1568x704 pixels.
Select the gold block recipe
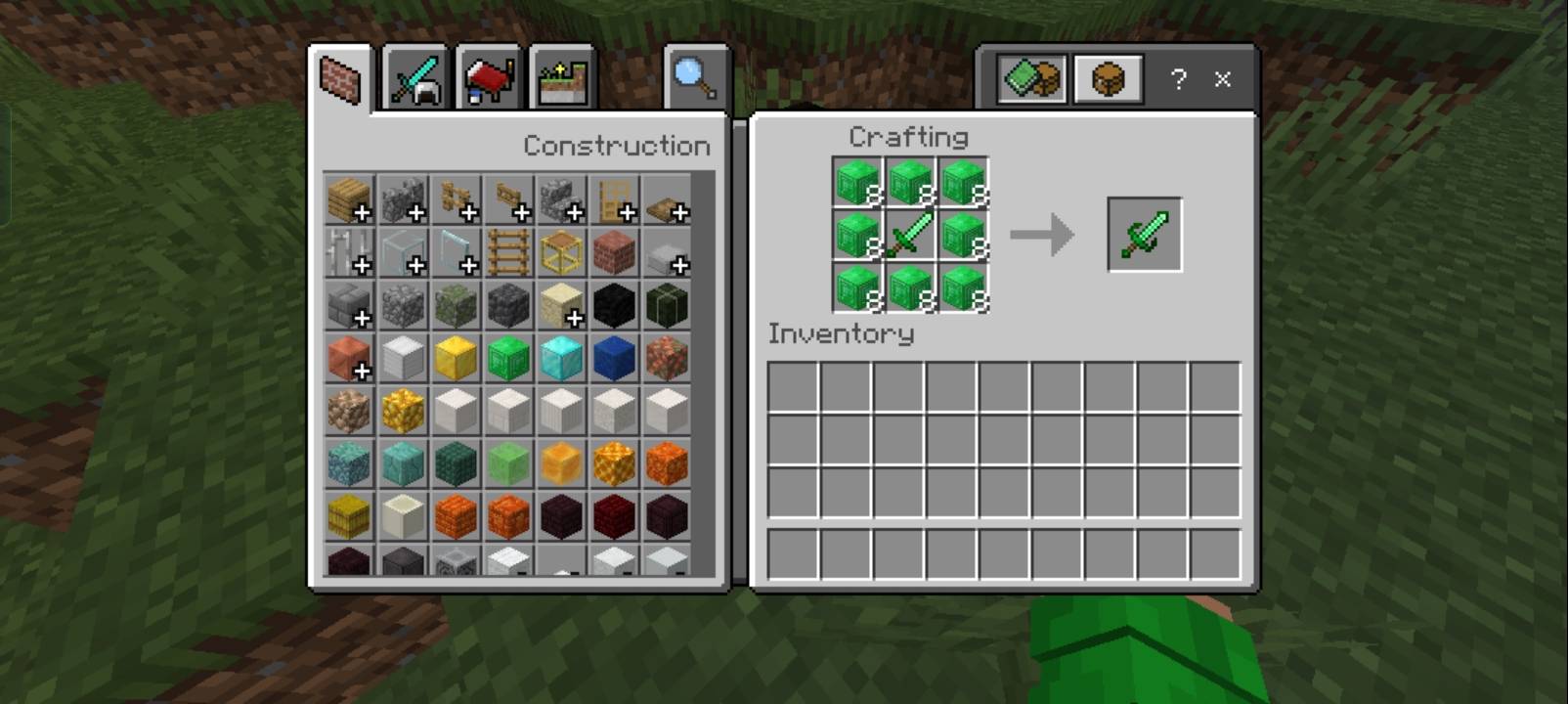coord(455,358)
